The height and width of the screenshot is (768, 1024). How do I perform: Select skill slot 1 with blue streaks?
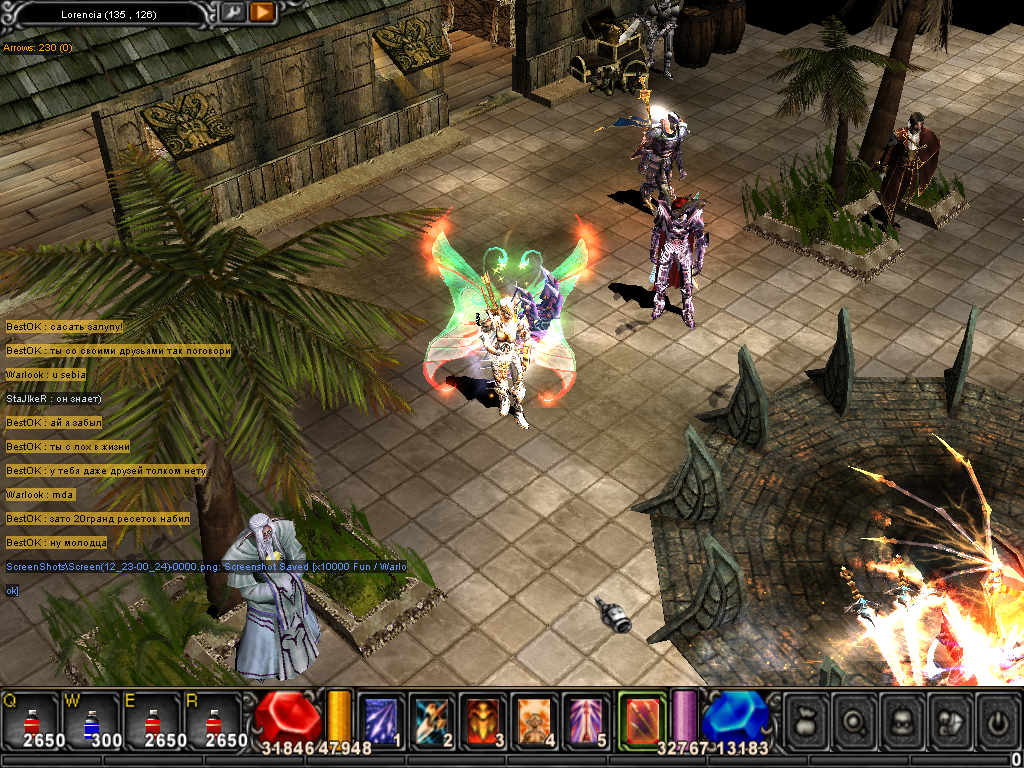(380, 719)
